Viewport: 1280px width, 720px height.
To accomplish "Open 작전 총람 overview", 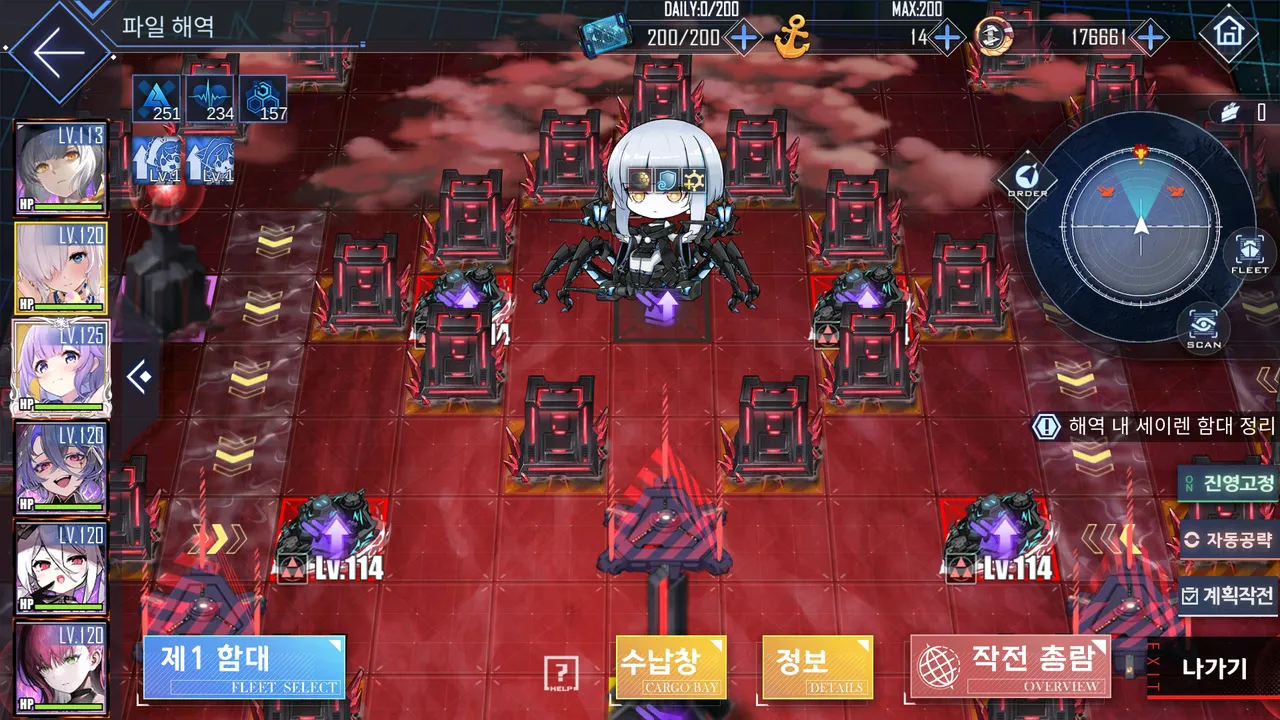I will pyautogui.click(x=1010, y=666).
